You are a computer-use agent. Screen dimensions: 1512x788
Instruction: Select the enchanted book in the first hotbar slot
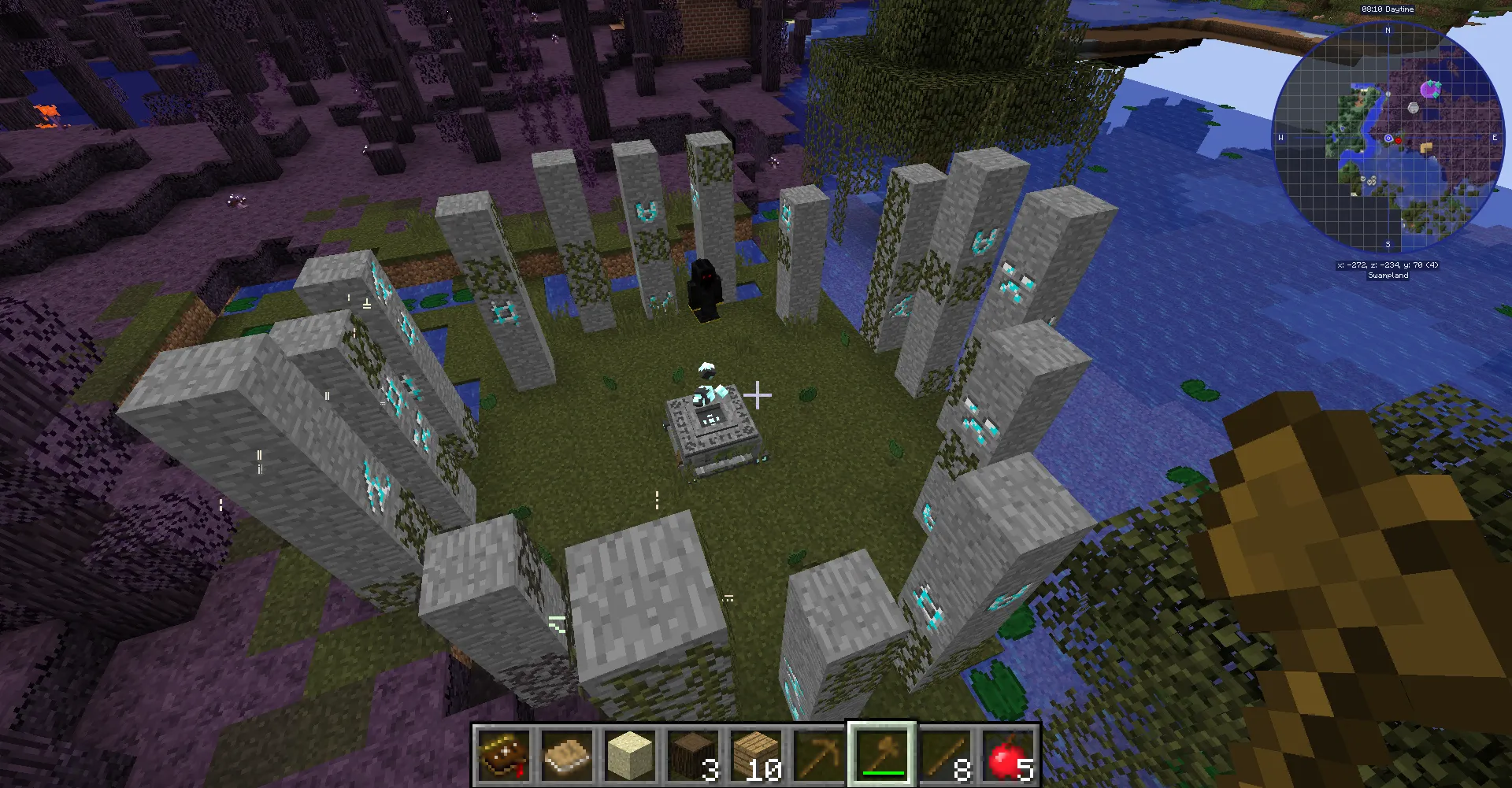[x=504, y=754]
